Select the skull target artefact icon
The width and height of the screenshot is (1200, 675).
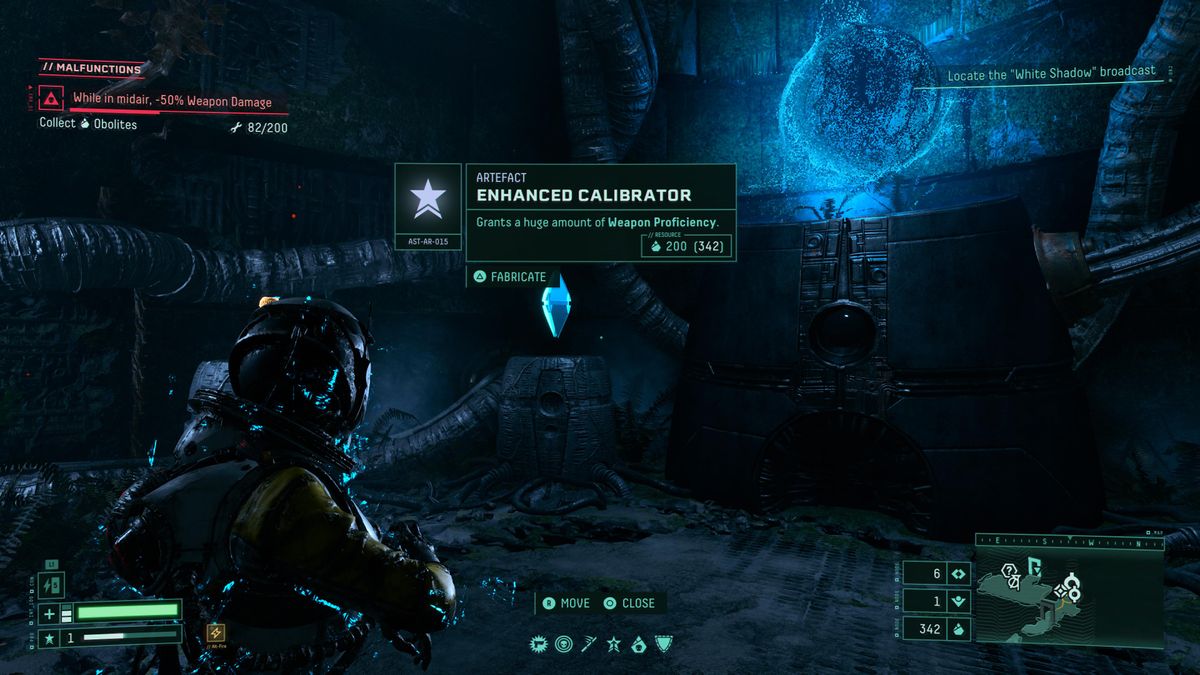tap(563, 644)
